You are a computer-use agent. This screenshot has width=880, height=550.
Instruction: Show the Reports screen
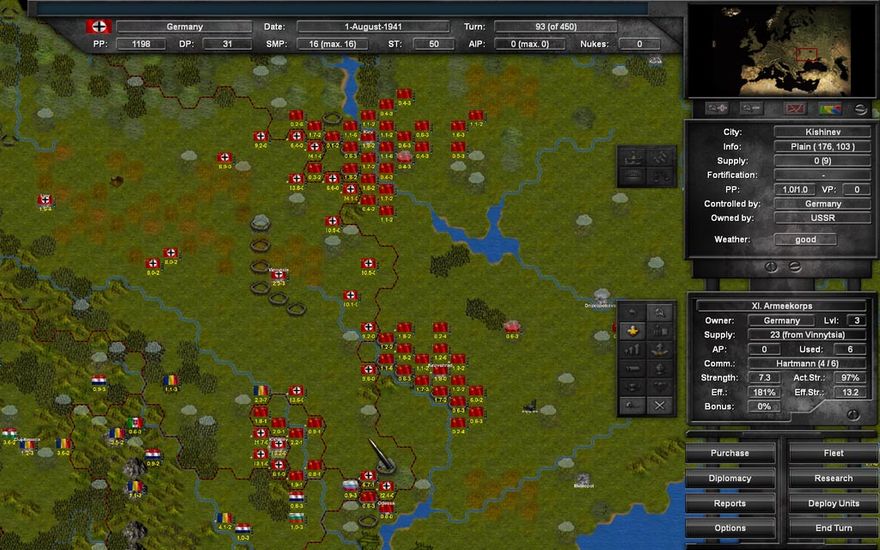[x=730, y=503]
